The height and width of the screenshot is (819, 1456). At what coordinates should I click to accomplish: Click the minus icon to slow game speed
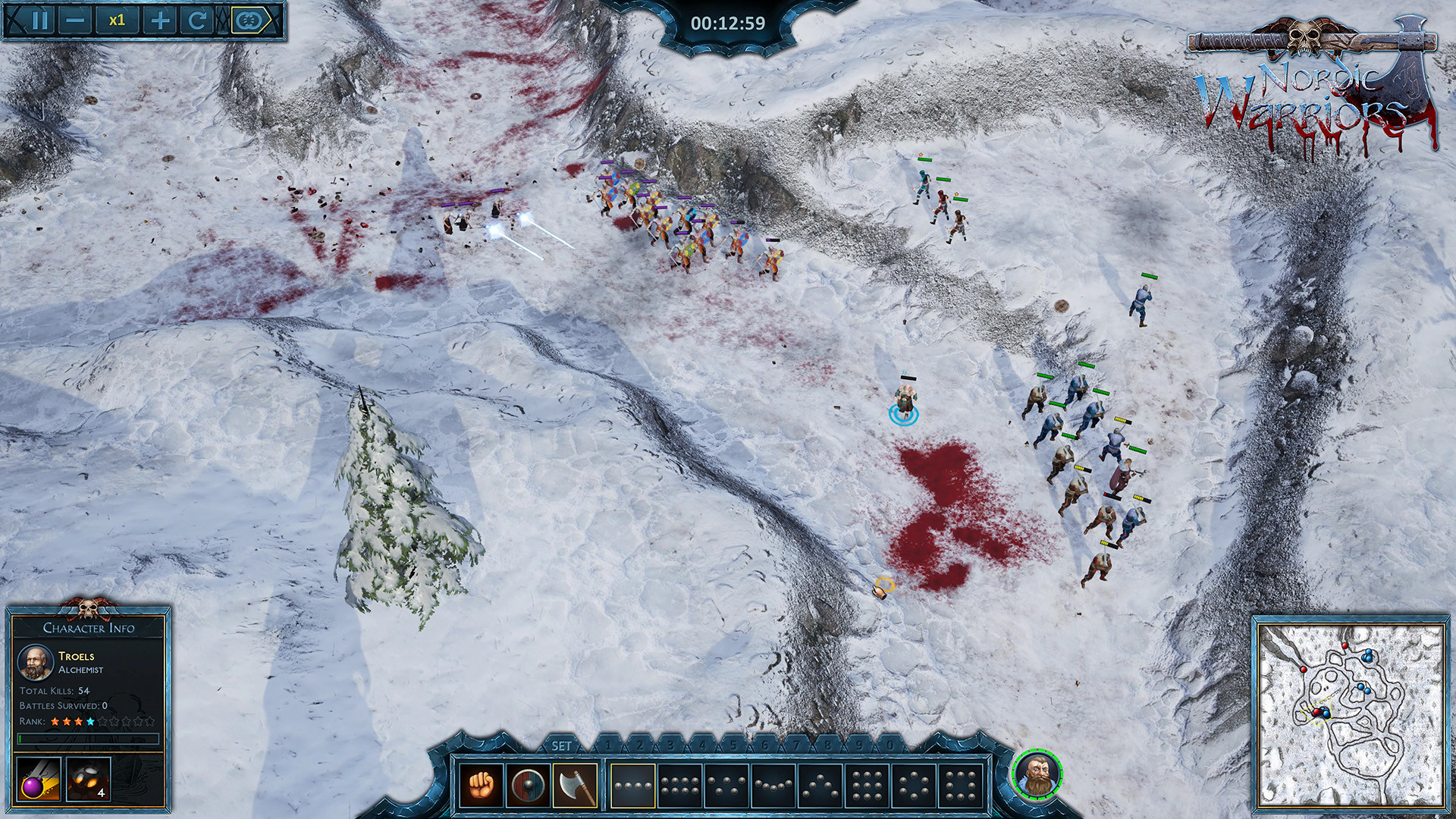point(74,19)
